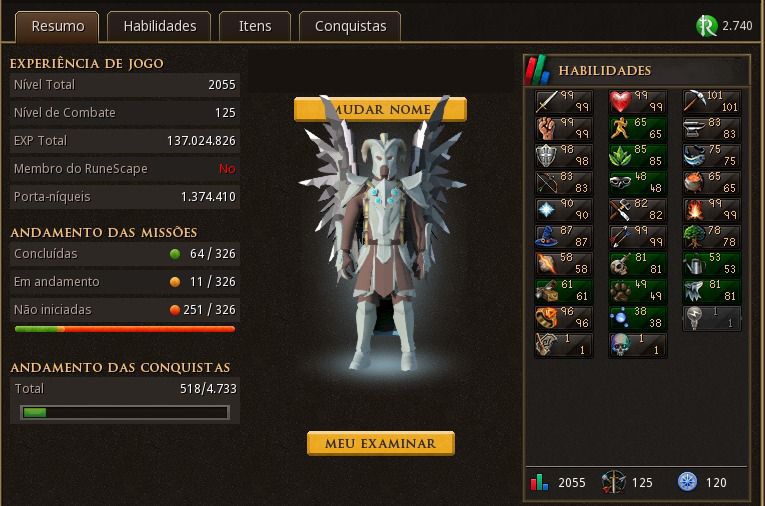Pick the Defence shield skill

point(563,156)
